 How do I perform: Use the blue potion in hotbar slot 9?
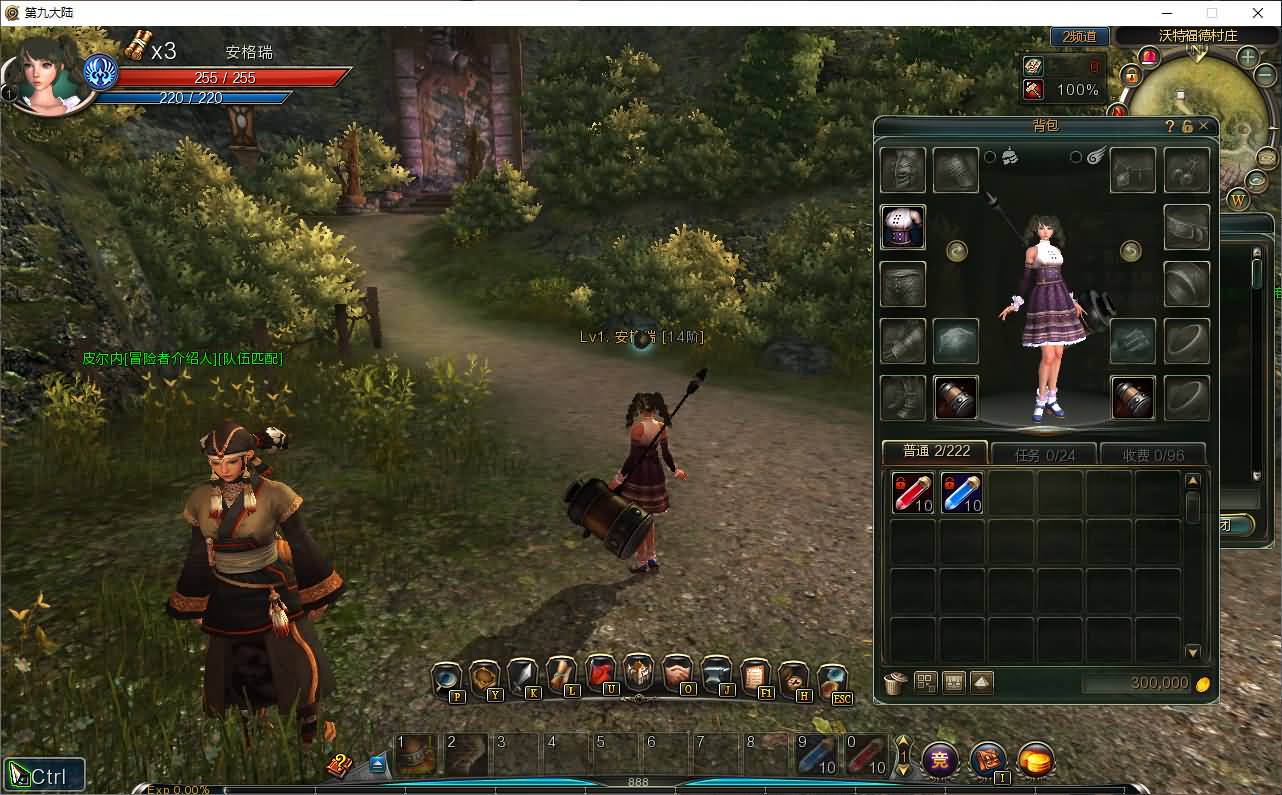[815, 755]
